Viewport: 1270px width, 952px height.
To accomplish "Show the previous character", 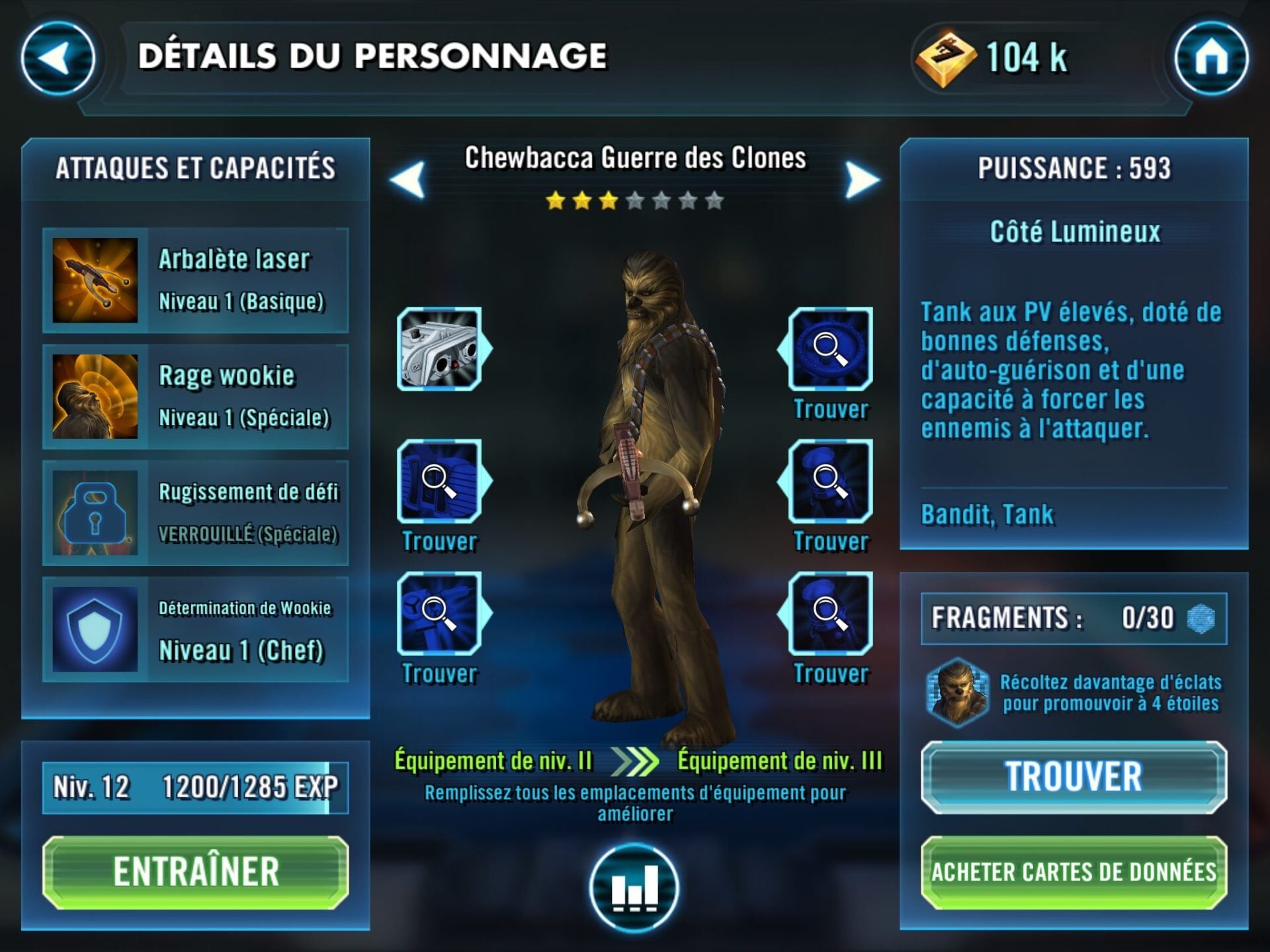I will (x=407, y=180).
